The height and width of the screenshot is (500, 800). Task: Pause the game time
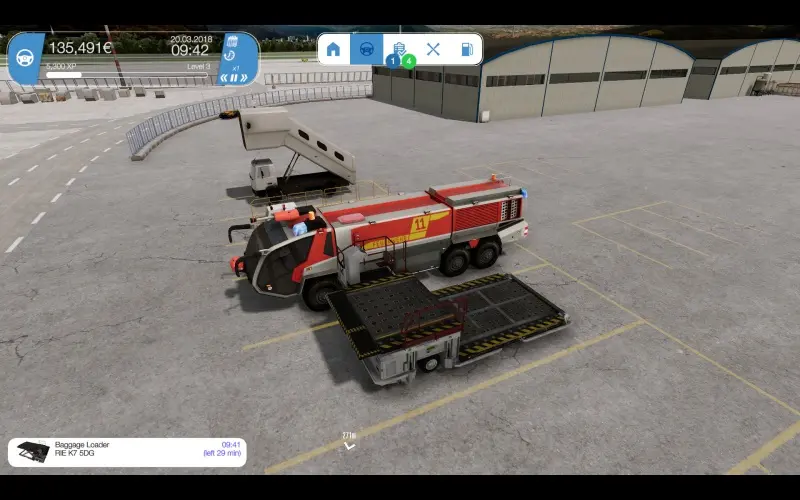click(x=233, y=77)
